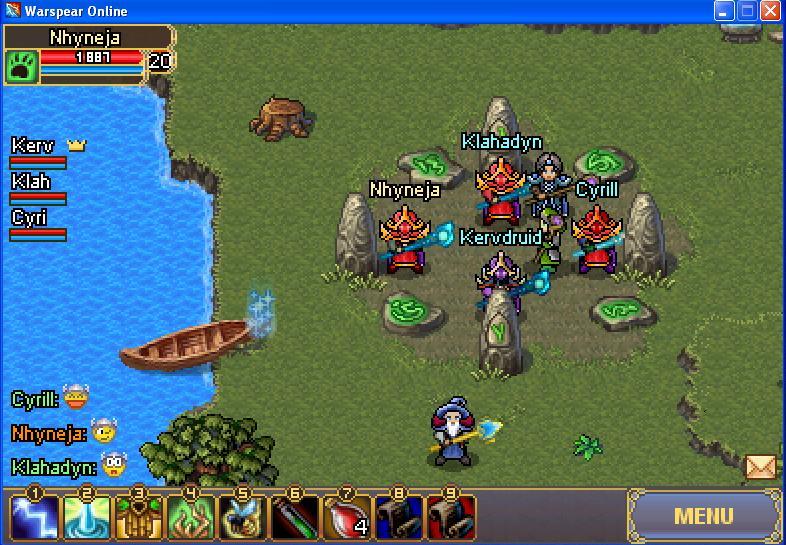Open the mail envelope notification

point(761,466)
